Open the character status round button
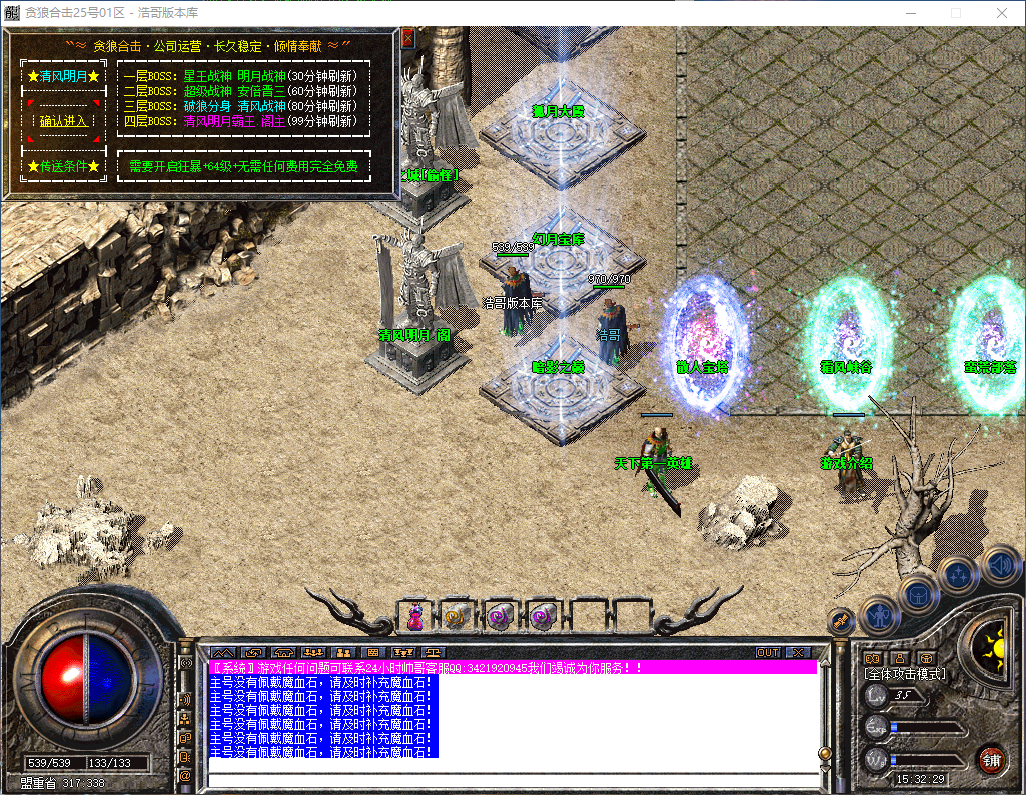This screenshot has height=795, width=1026. coord(879,614)
